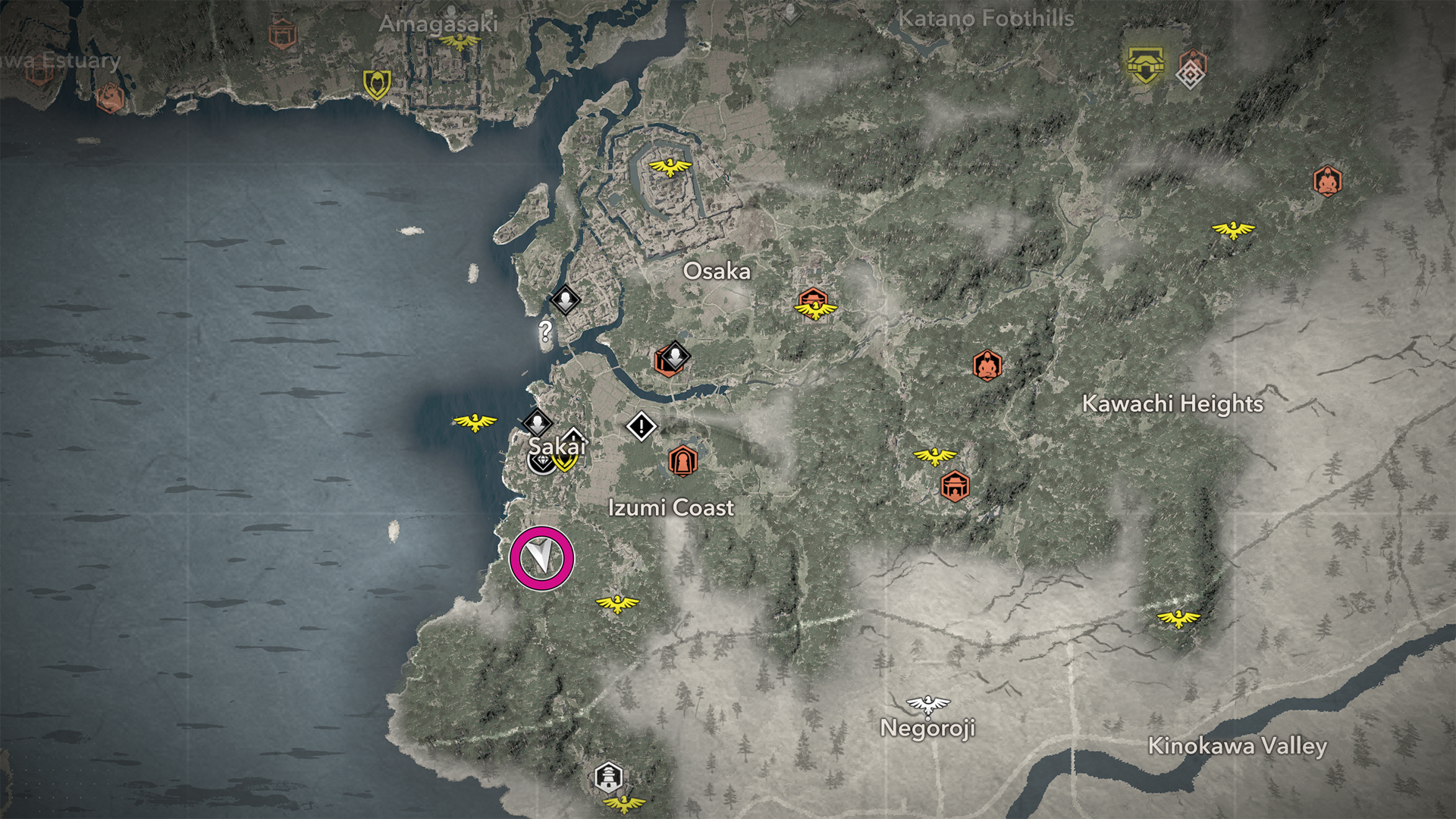Select the yellow eagle viewpoint inside Osaka castle
This screenshot has height=819, width=1456.
(670, 166)
